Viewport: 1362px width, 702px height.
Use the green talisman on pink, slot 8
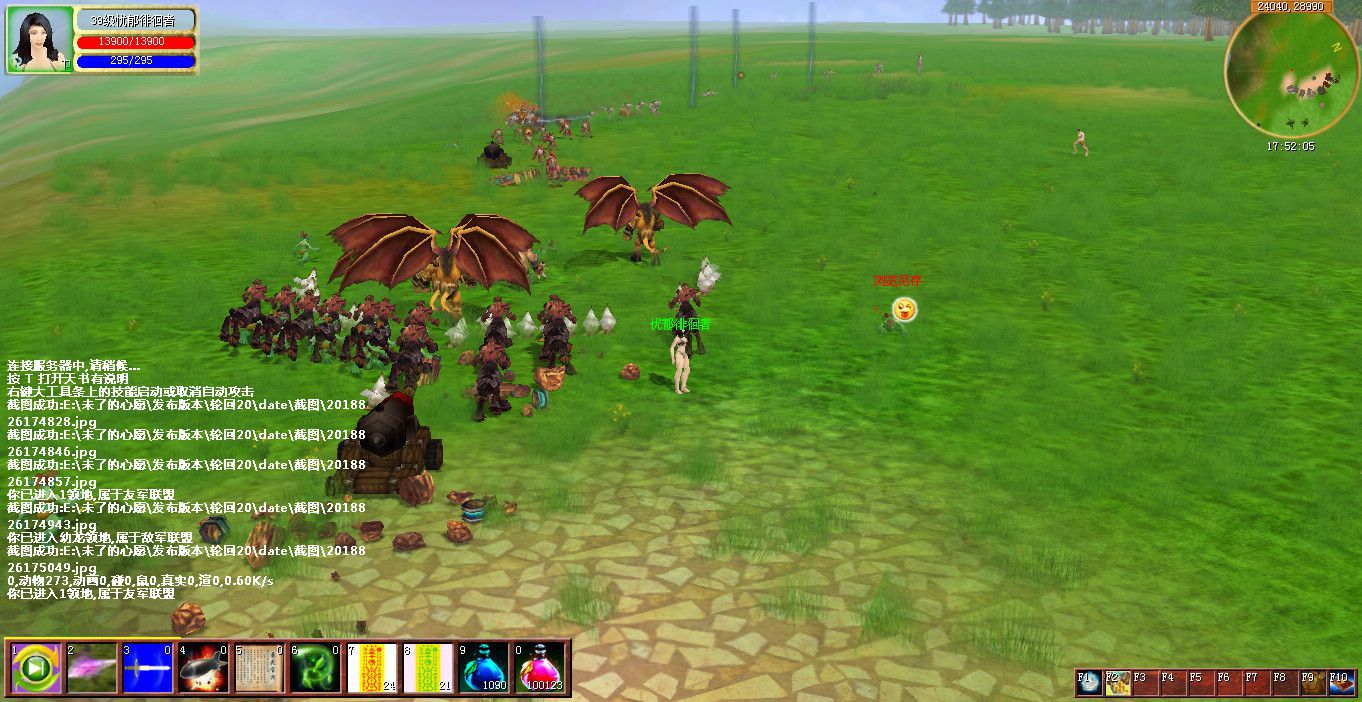pyautogui.click(x=428, y=668)
